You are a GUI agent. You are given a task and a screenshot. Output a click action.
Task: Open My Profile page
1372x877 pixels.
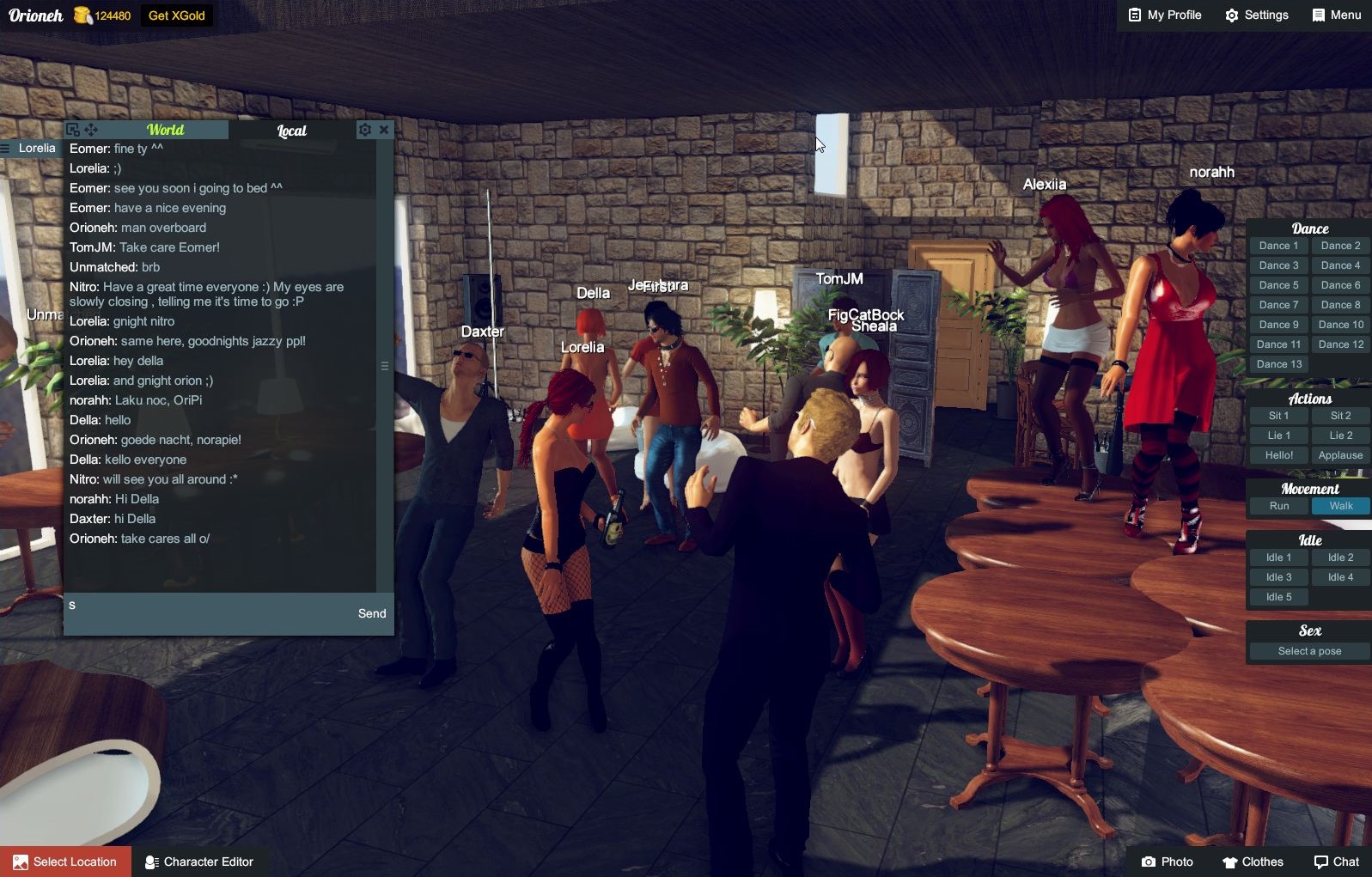[1164, 15]
